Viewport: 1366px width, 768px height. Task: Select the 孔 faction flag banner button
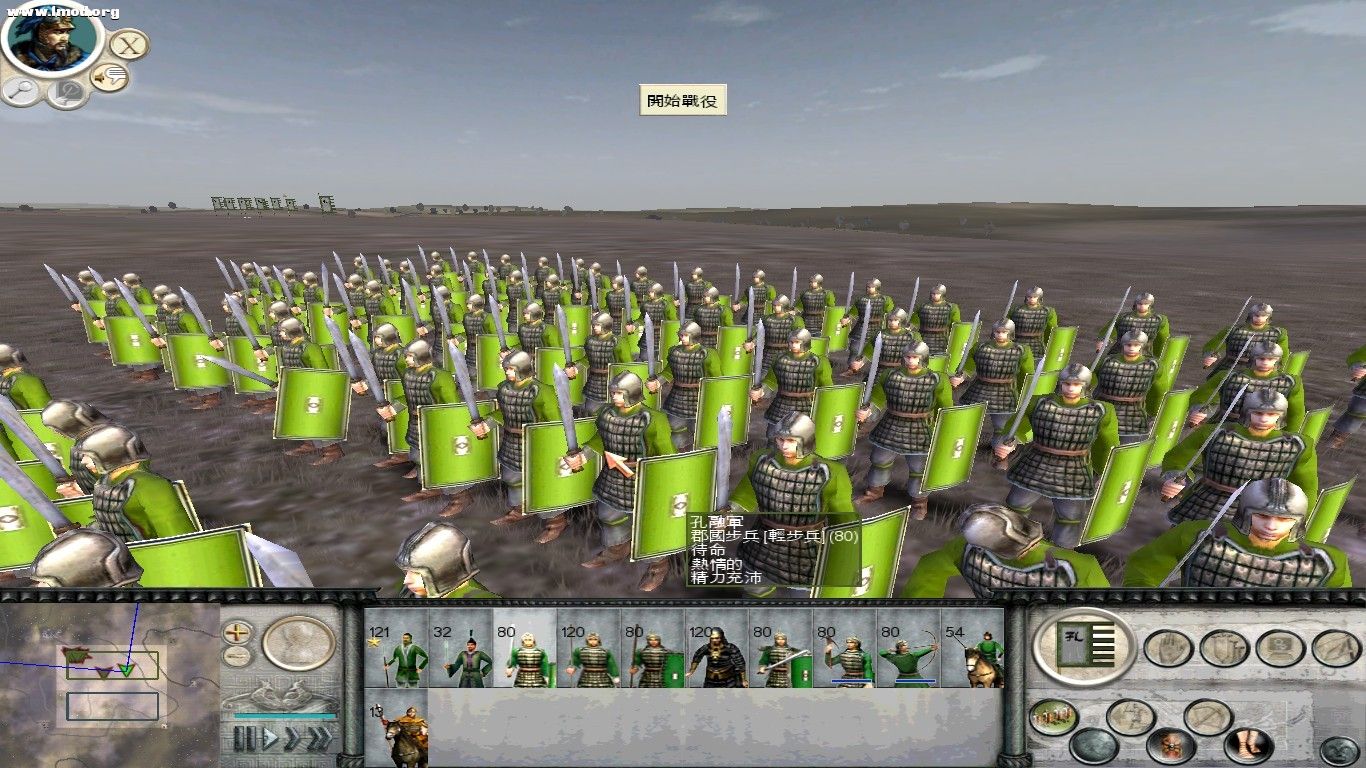(x=1085, y=644)
